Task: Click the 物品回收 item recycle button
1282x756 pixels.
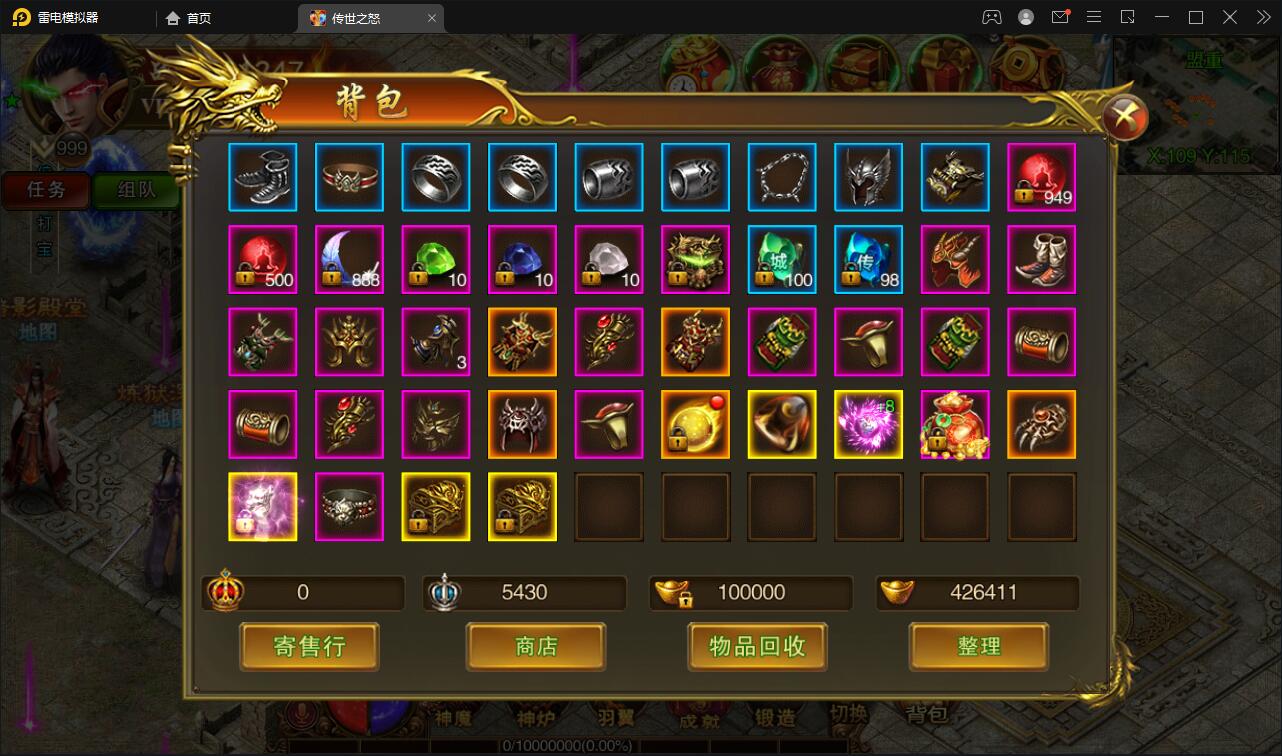Action: [757, 646]
